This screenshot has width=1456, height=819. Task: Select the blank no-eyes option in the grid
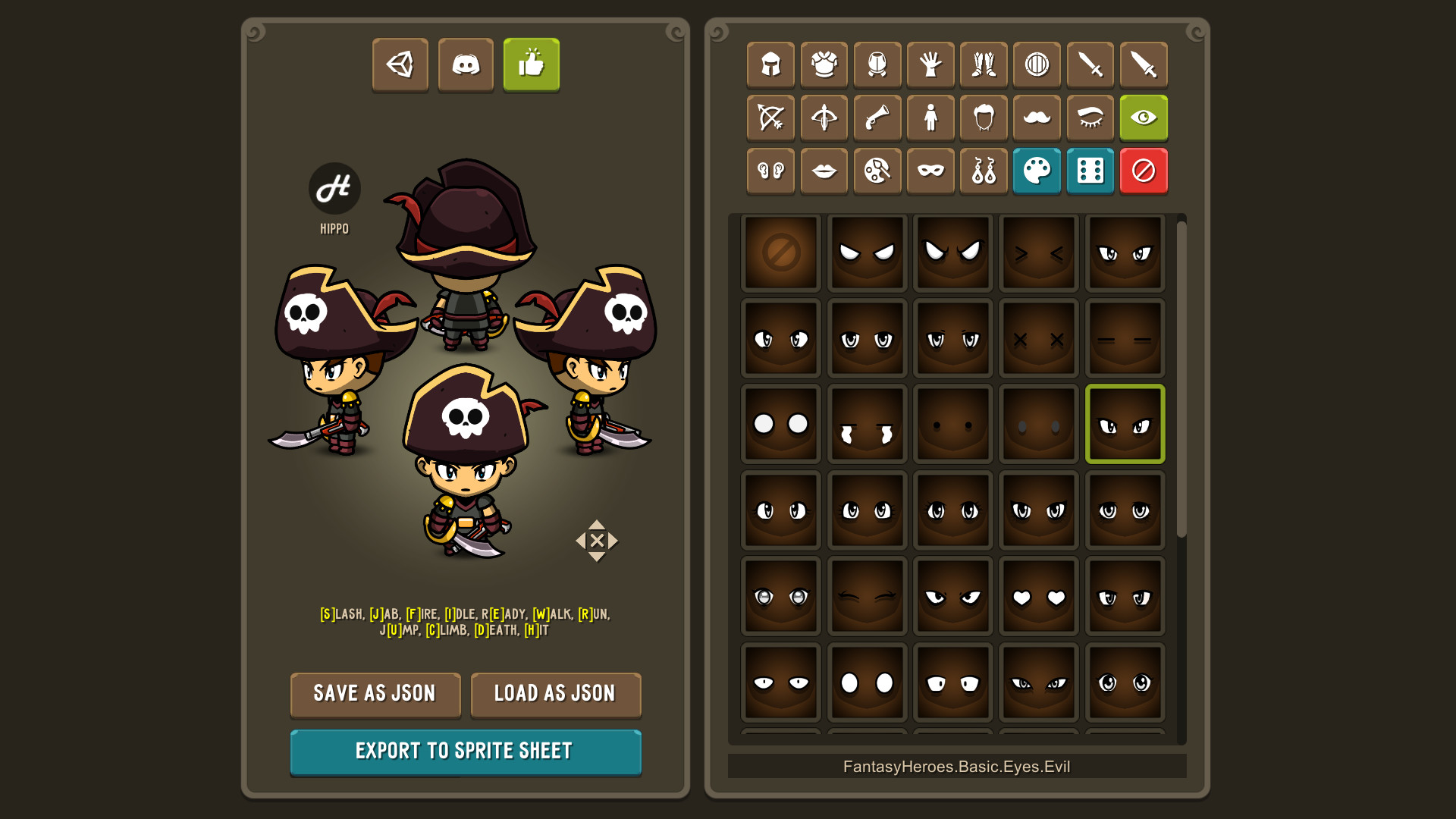pos(780,252)
